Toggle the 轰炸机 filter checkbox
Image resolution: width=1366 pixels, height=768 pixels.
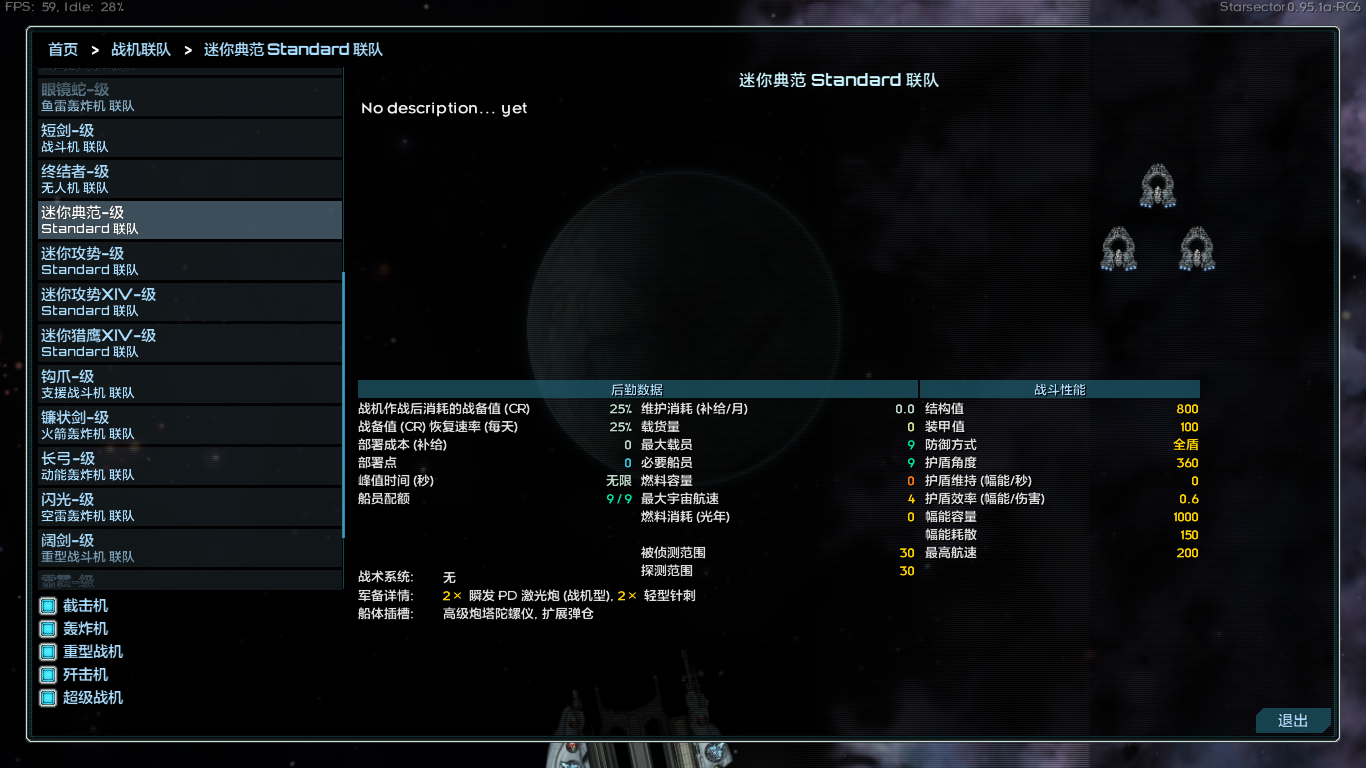(x=46, y=628)
